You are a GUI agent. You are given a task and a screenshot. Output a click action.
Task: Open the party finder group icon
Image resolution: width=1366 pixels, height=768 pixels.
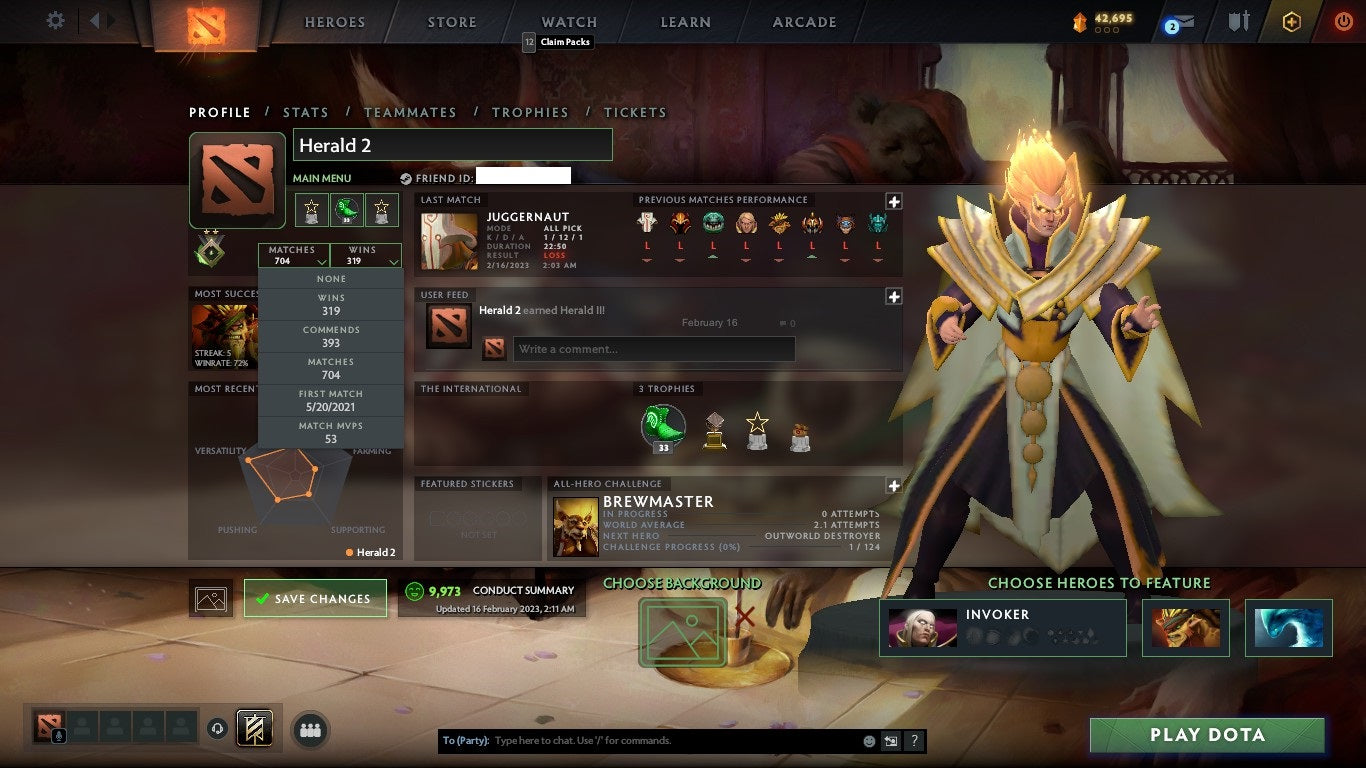[310, 730]
